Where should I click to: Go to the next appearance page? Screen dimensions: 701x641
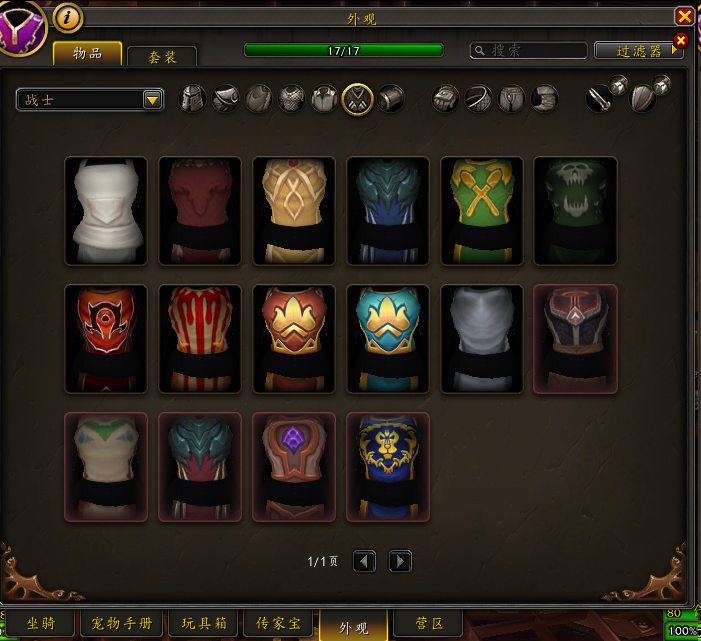coord(400,562)
